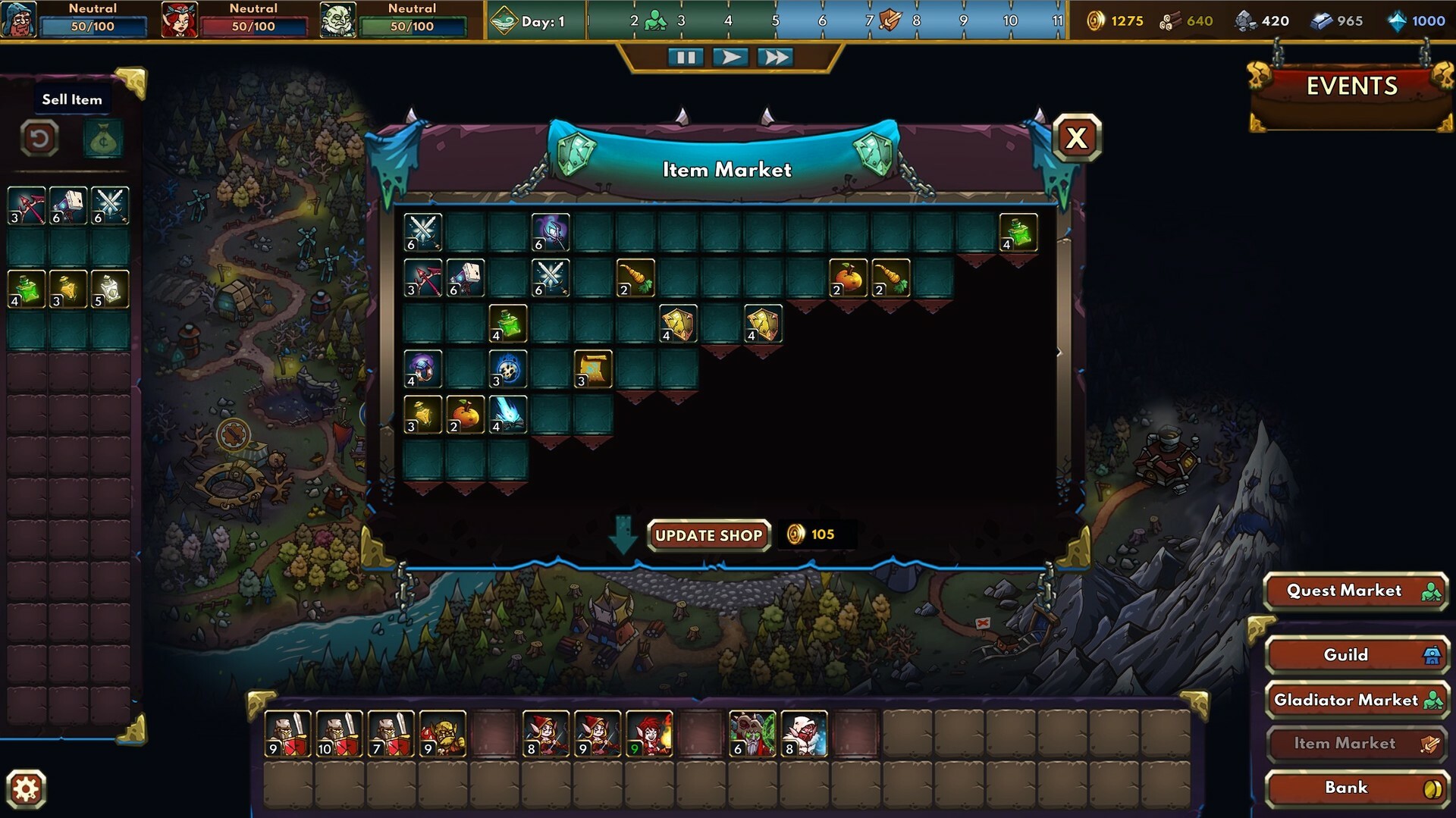Open the Bank
Viewport: 1456px width, 818px height.
point(1354,788)
